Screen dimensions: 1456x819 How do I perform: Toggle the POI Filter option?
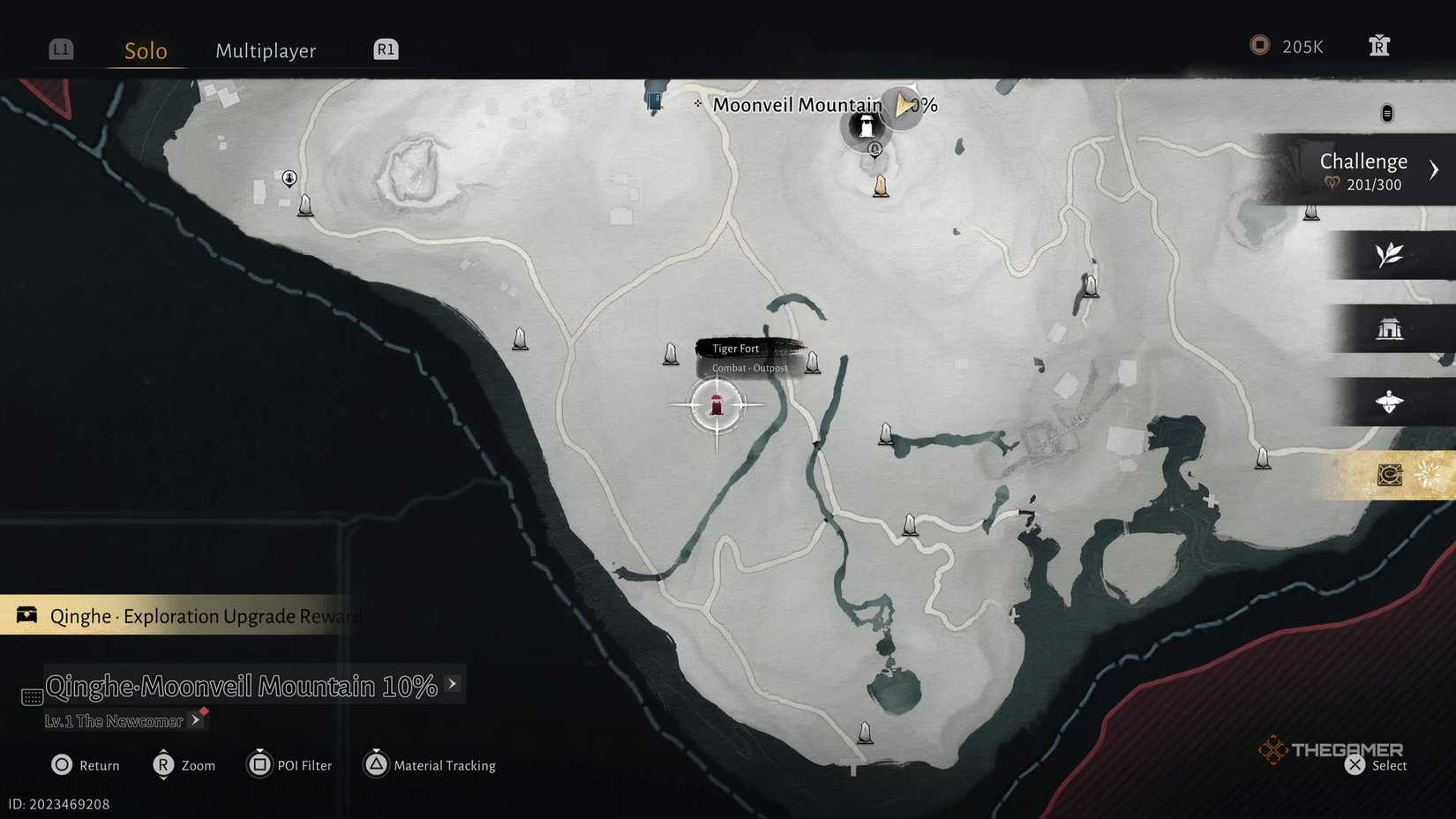289,765
